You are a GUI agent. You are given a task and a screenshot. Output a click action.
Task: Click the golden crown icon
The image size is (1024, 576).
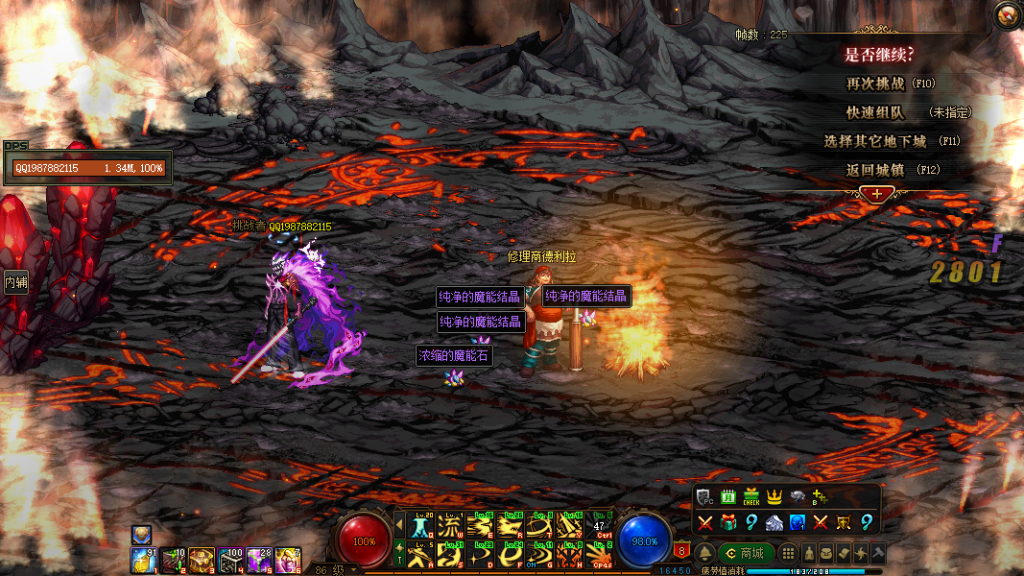click(774, 497)
